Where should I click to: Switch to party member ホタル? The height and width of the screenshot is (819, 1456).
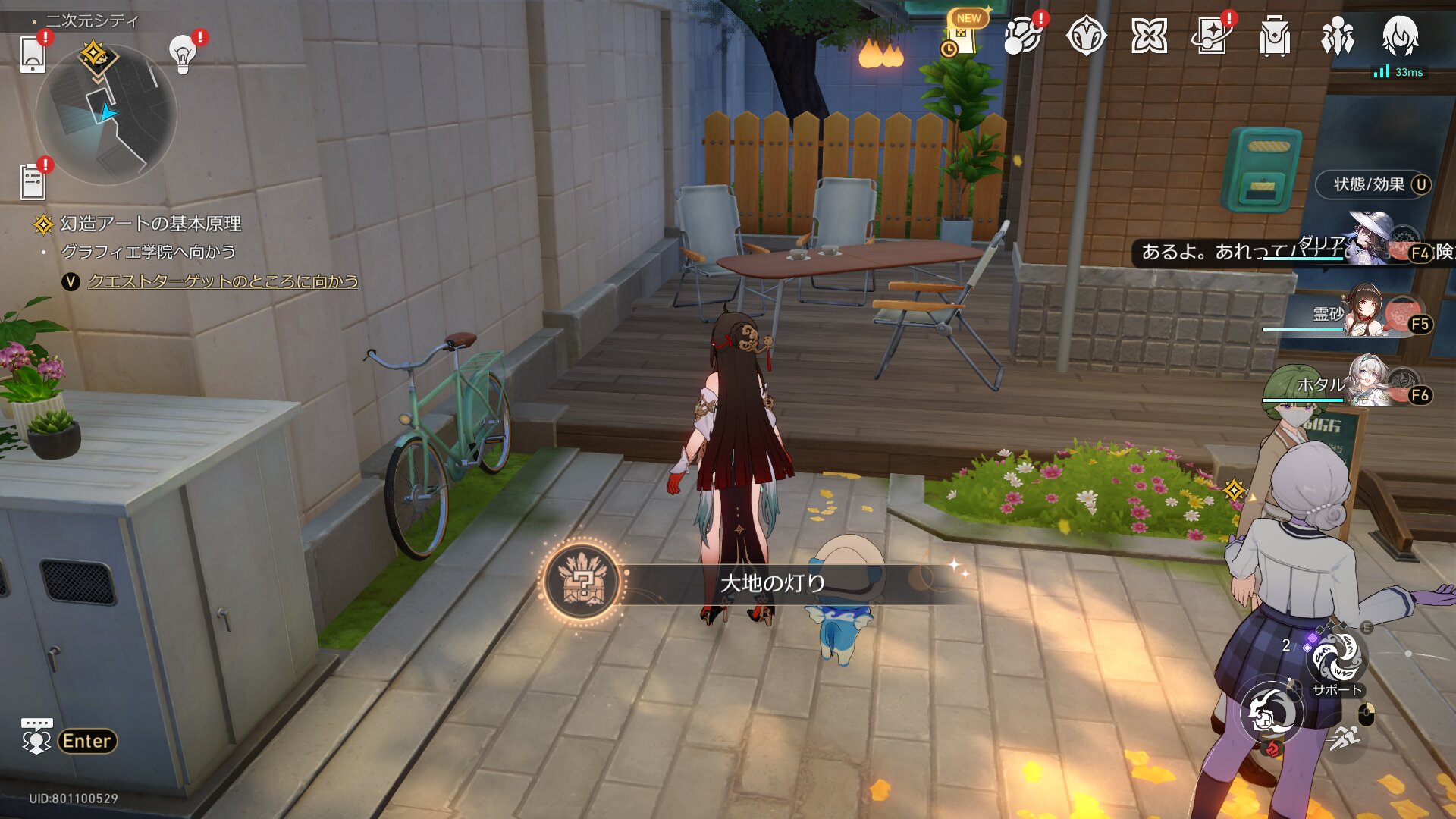click(x=1371, y=384)
